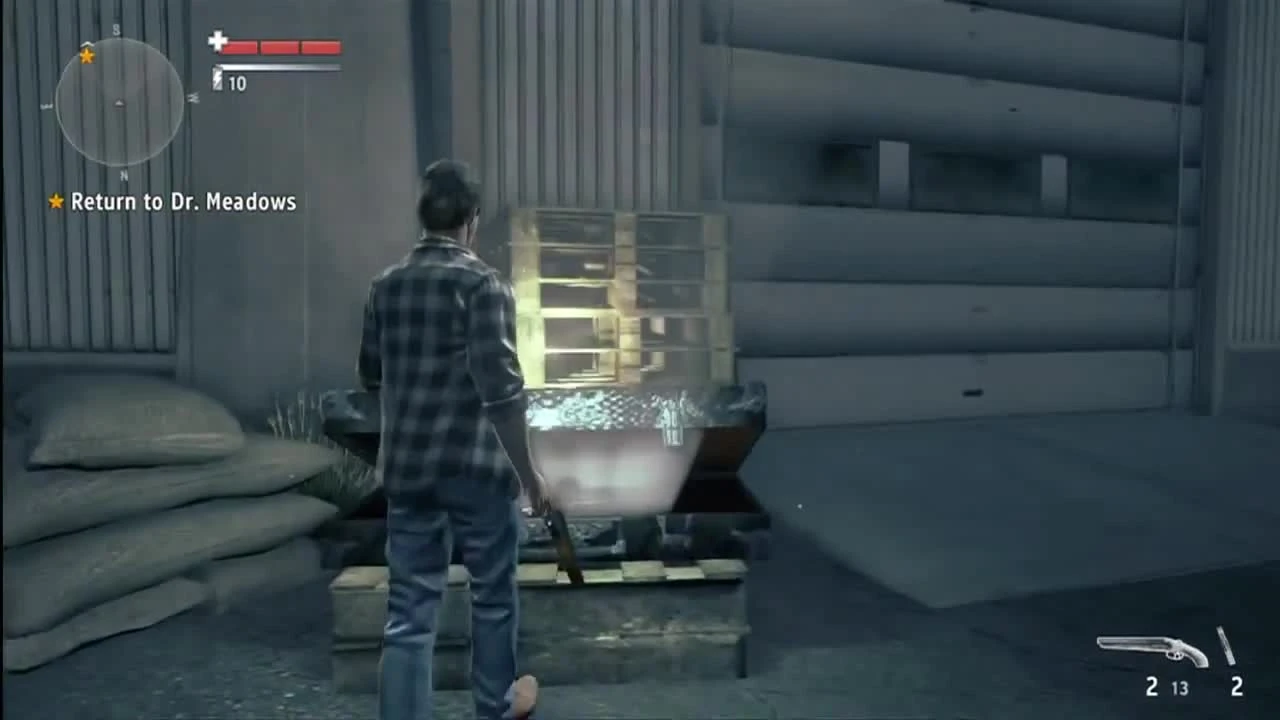Click the orange objective star on the minimap
Image resolution: width=1280 pixels, height=720 pixels.
[x=86, y=58]
